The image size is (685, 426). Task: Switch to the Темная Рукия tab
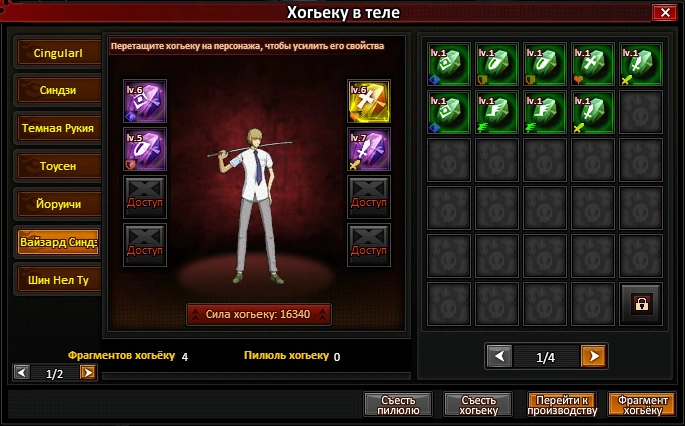coord(58,128)
